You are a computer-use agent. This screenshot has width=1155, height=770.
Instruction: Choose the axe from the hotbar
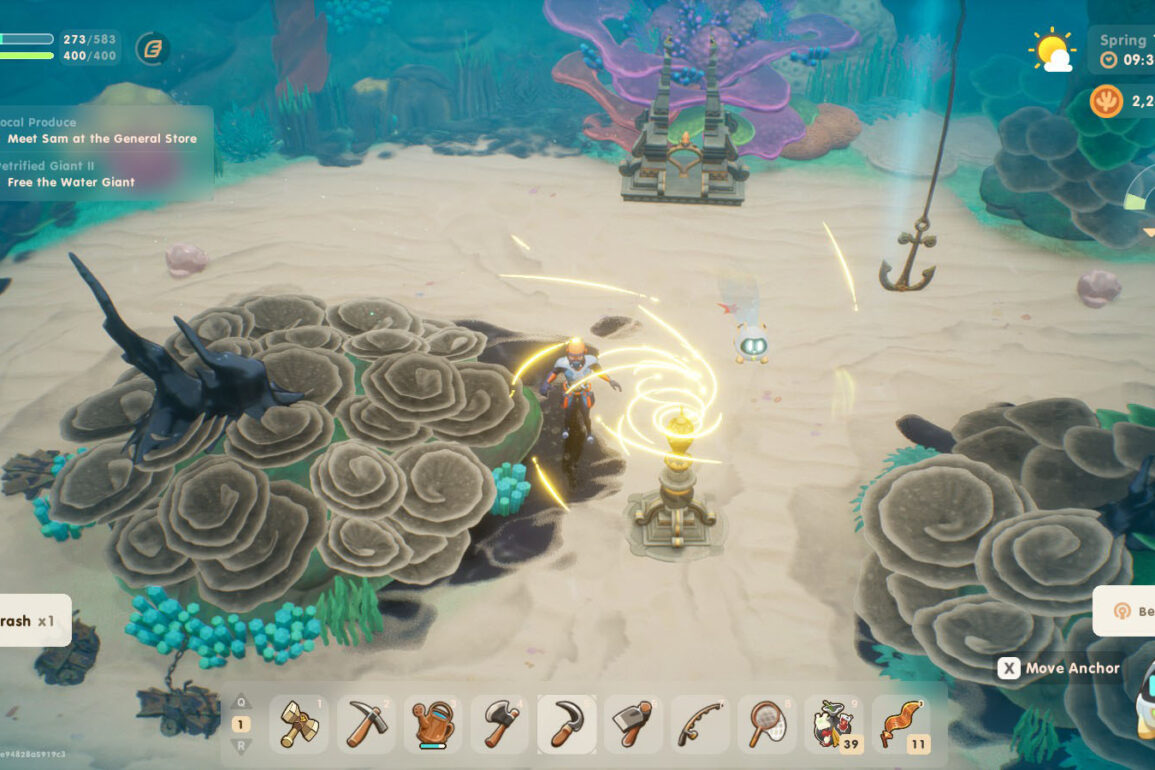500,723
